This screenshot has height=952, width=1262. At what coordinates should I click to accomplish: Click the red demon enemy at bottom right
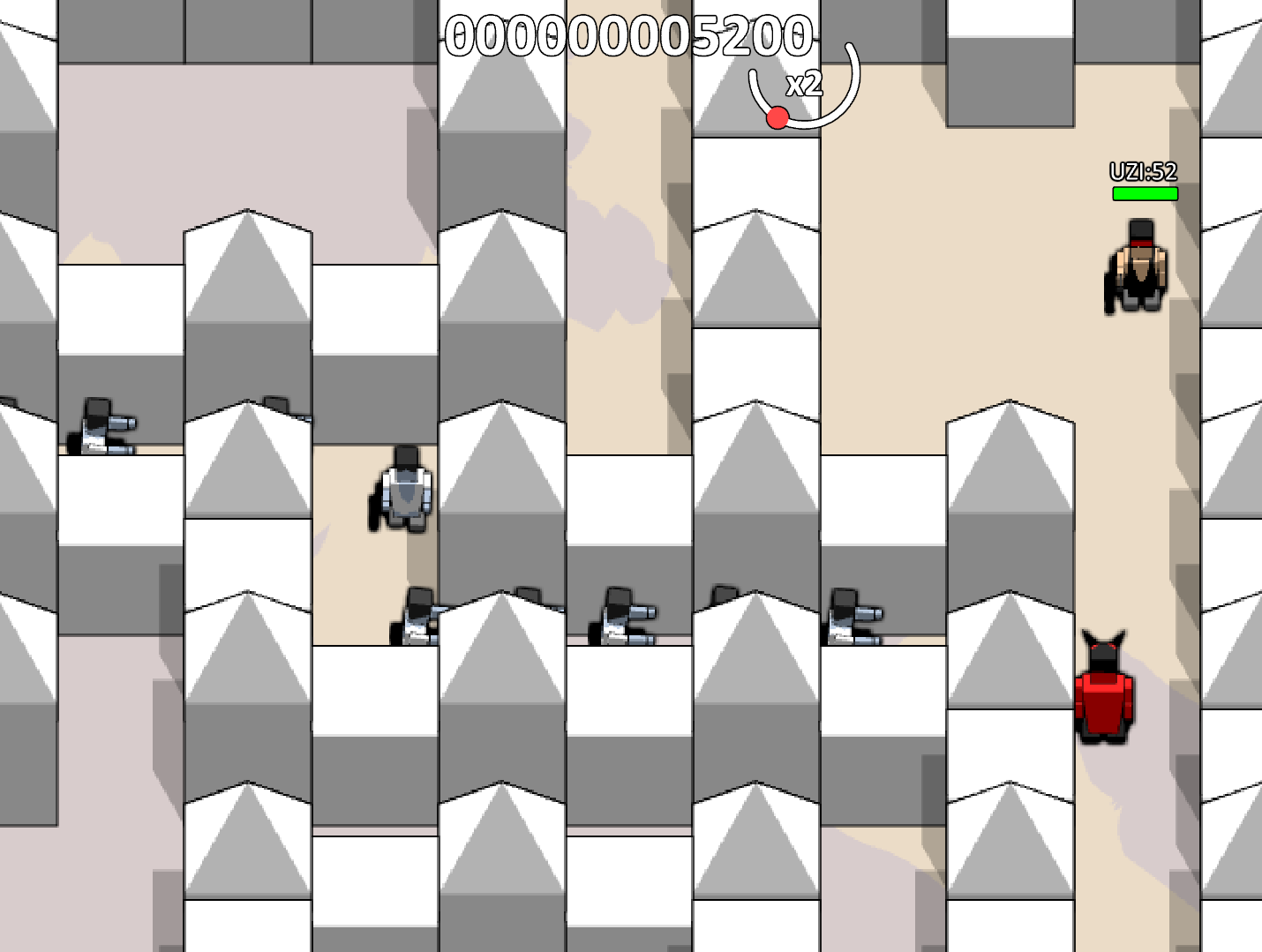[1101, 693]
